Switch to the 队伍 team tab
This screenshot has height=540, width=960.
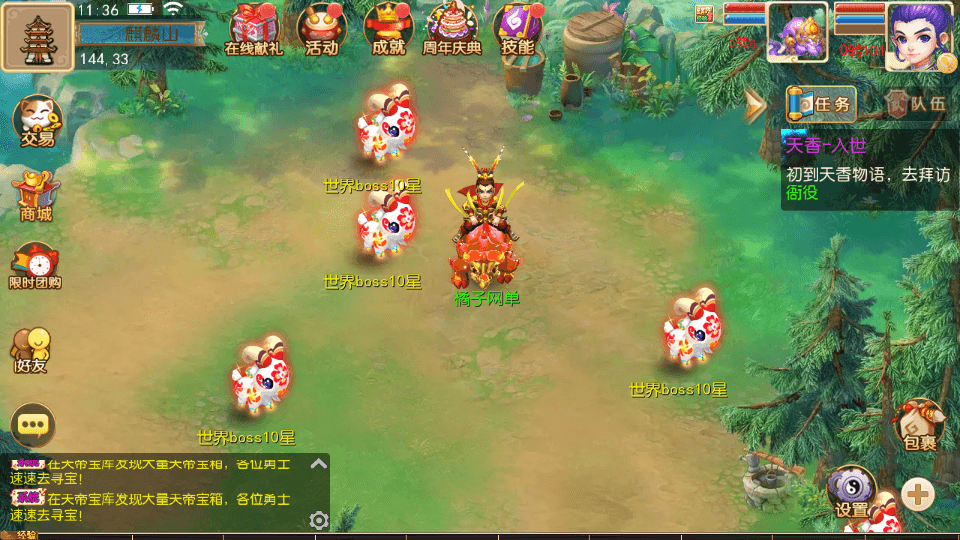[916, 104]
